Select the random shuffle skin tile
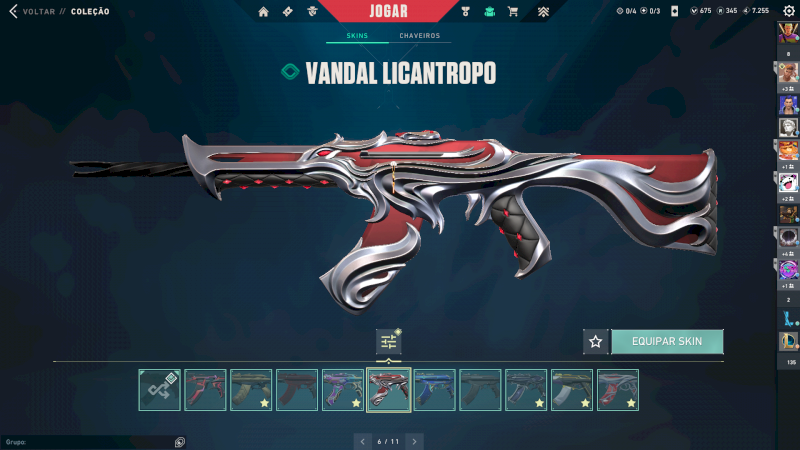Image resolution: width=800 pixels, height=450 pixels. (x=160, y=390)
